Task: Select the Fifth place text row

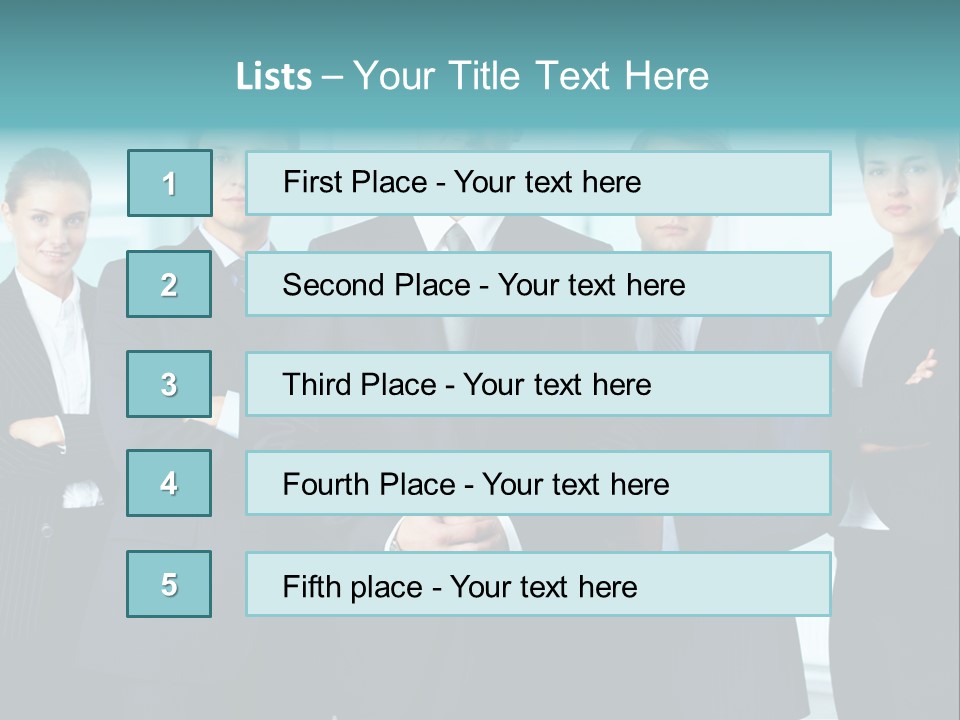Action: click(x=538, y=585)
